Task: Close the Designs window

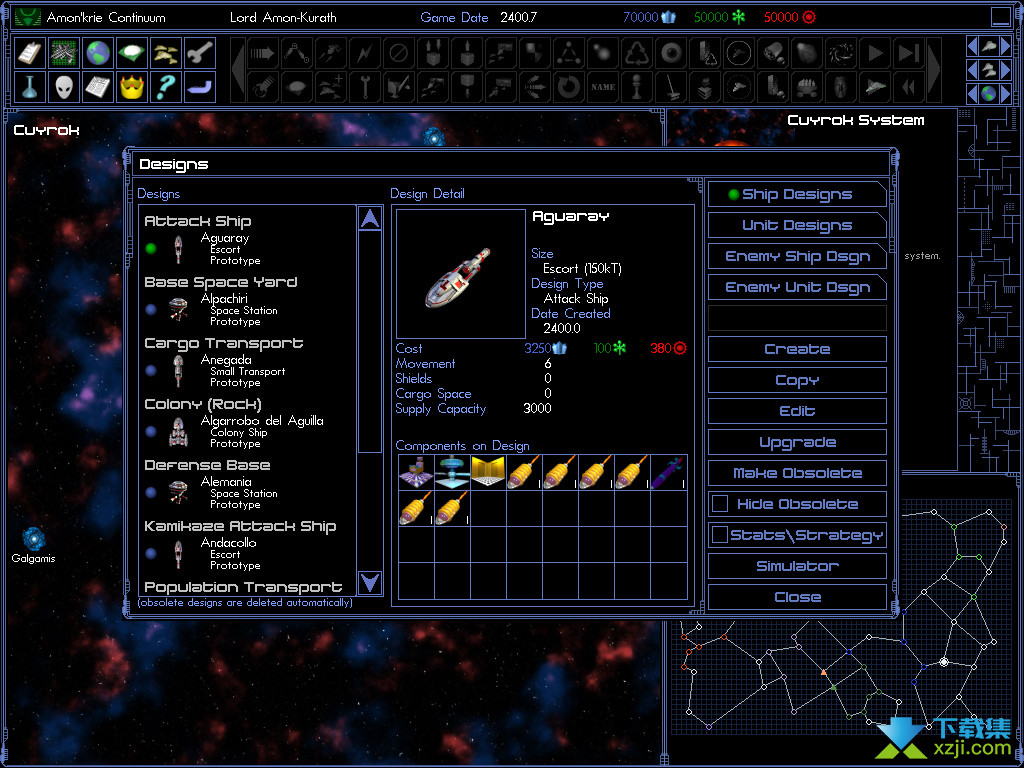Action: click(797, 598)
